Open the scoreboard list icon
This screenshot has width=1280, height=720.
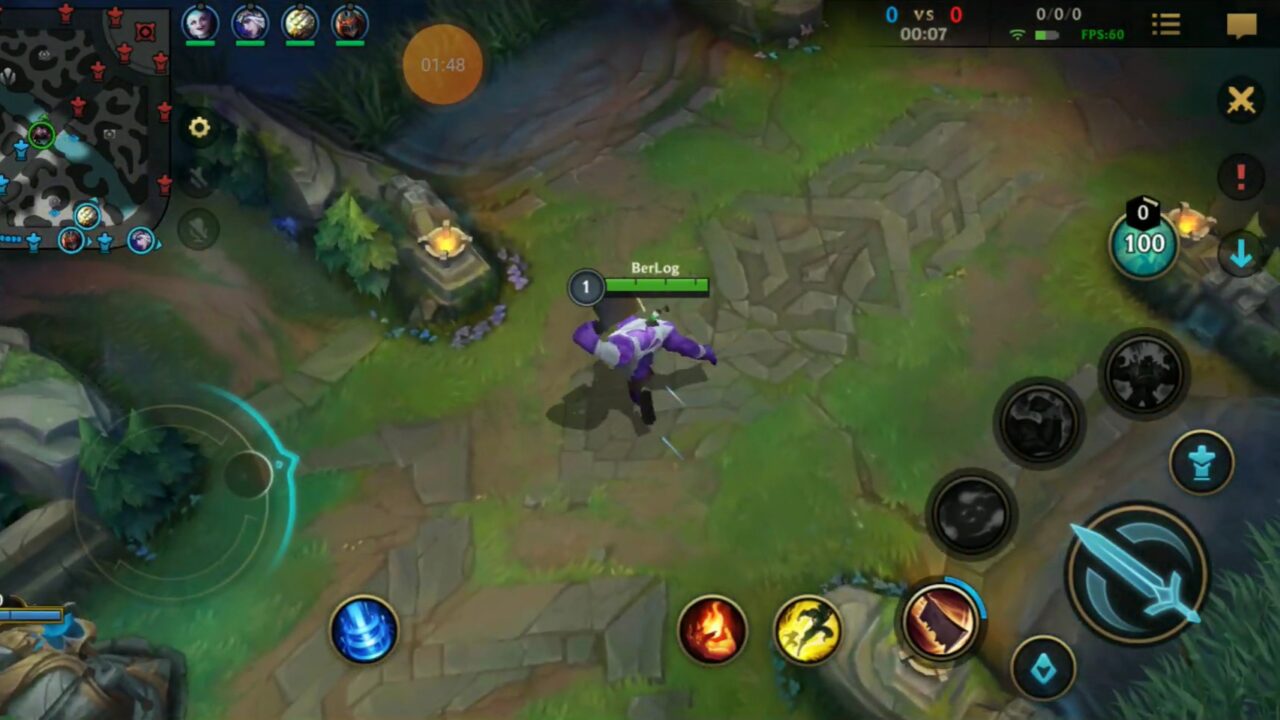tap(1166, 25)
